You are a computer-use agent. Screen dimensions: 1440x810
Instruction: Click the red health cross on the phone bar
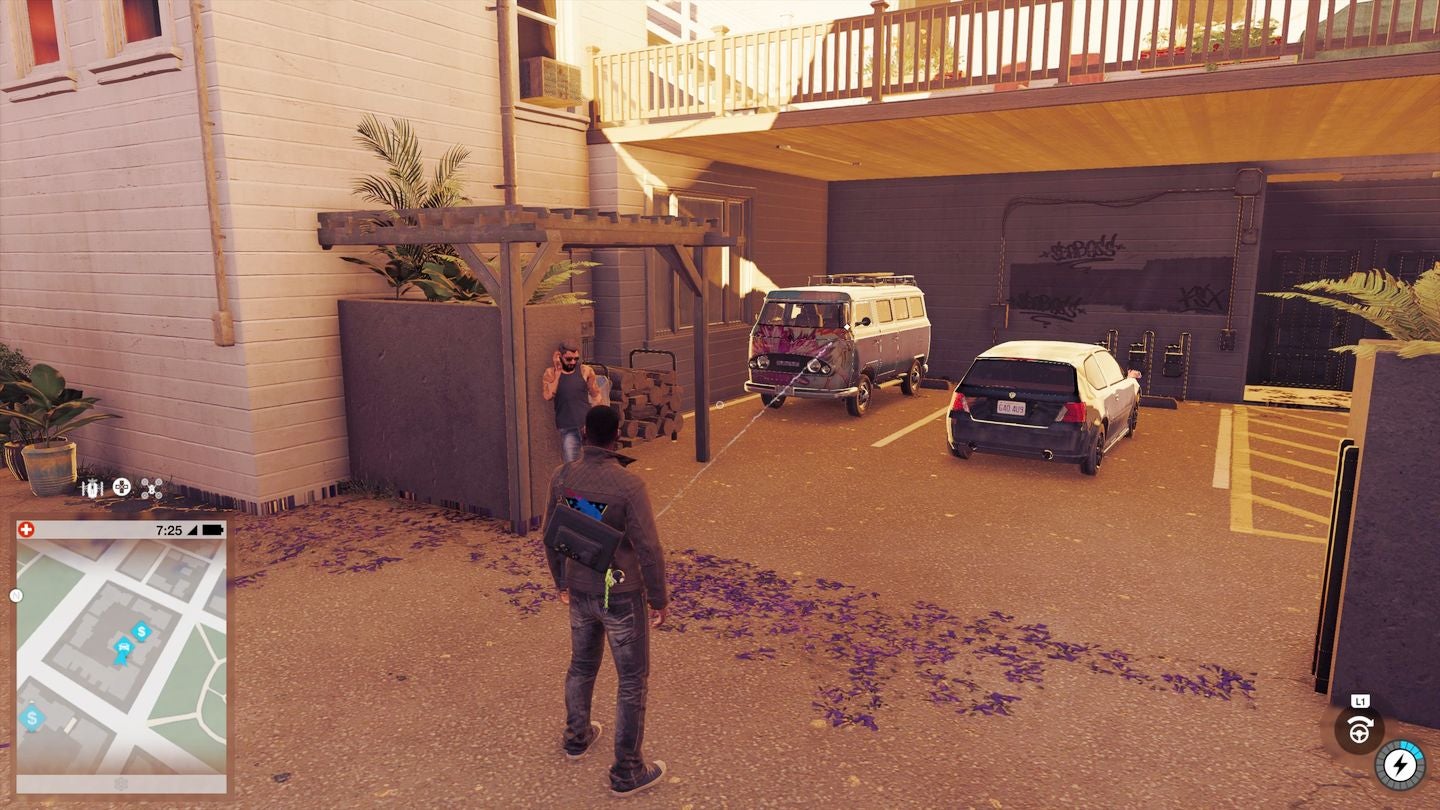(x=26, y=529)
